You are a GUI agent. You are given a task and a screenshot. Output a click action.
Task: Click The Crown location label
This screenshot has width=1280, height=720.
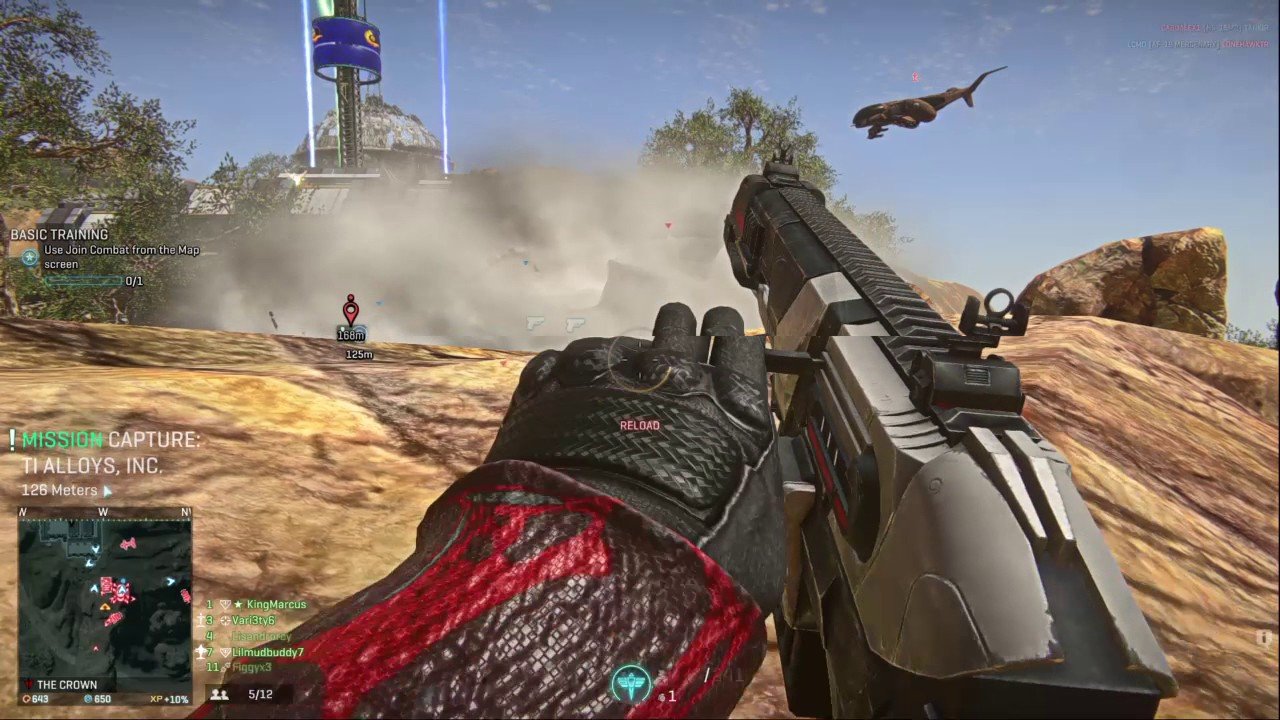point(66,685)
